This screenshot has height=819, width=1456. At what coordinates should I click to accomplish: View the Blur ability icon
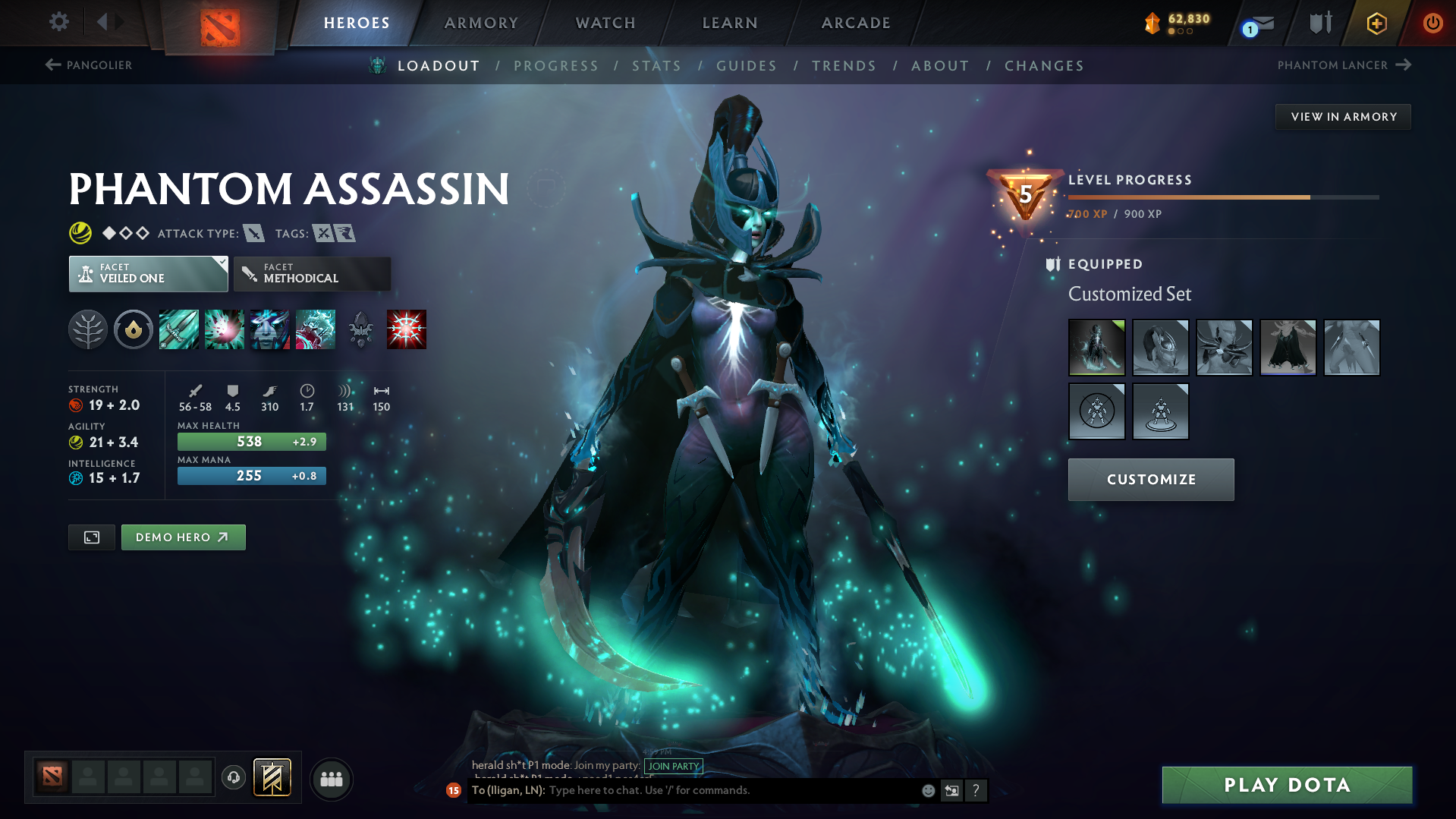[x=270, y=329]
